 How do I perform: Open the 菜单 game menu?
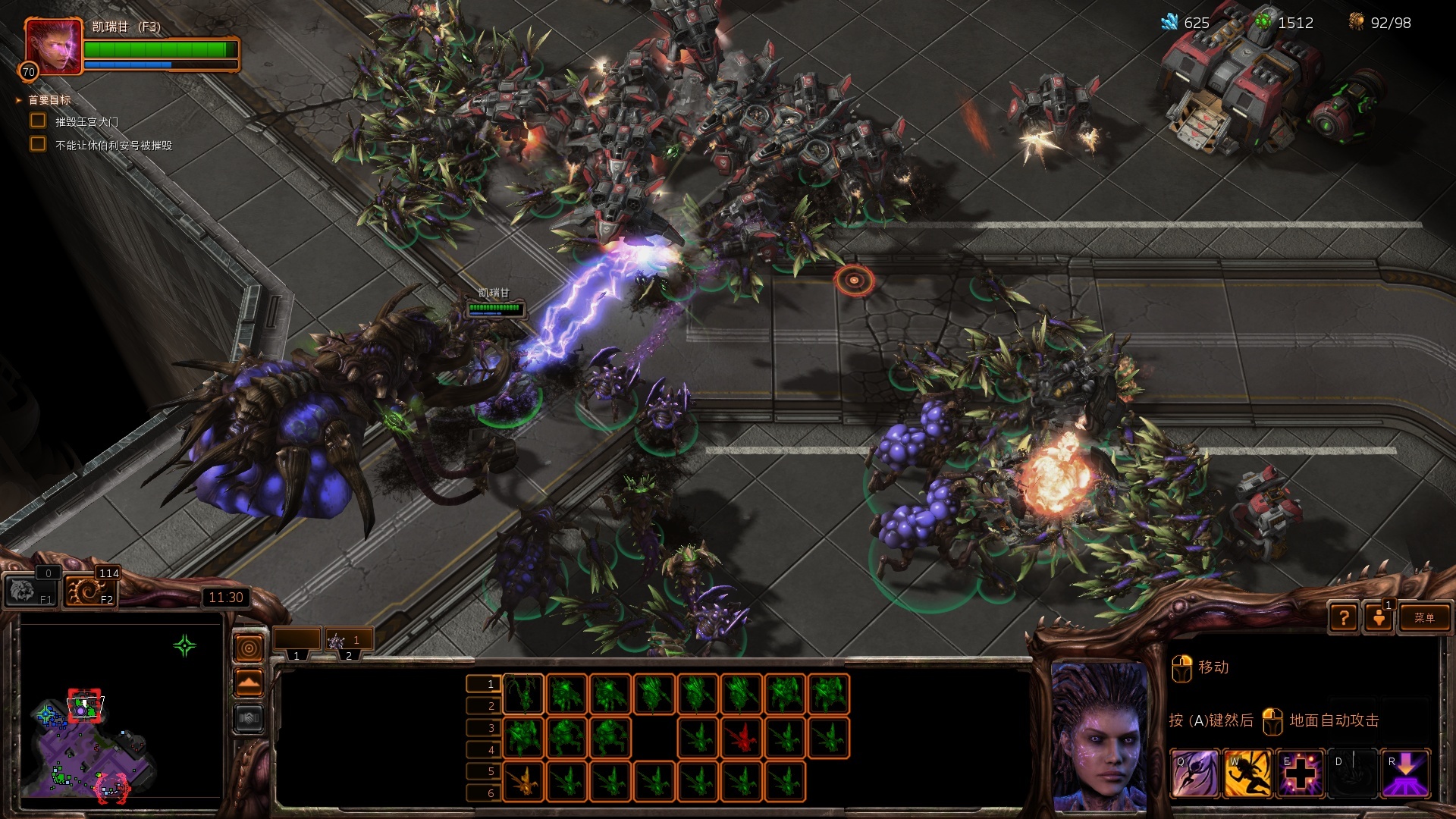click(1423, 617)
